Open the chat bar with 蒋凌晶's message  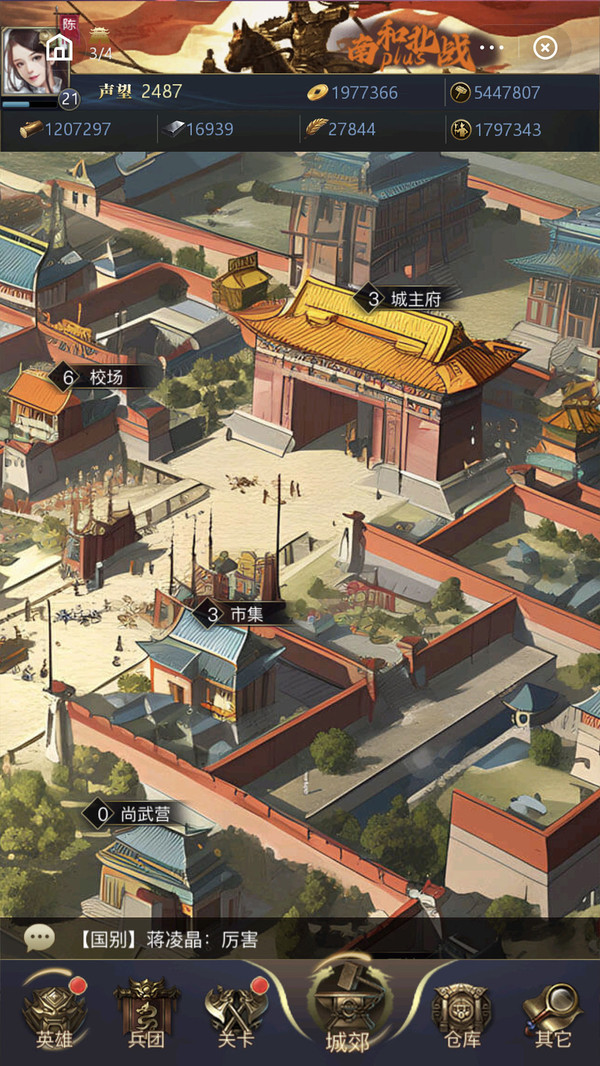click(300, 938)
